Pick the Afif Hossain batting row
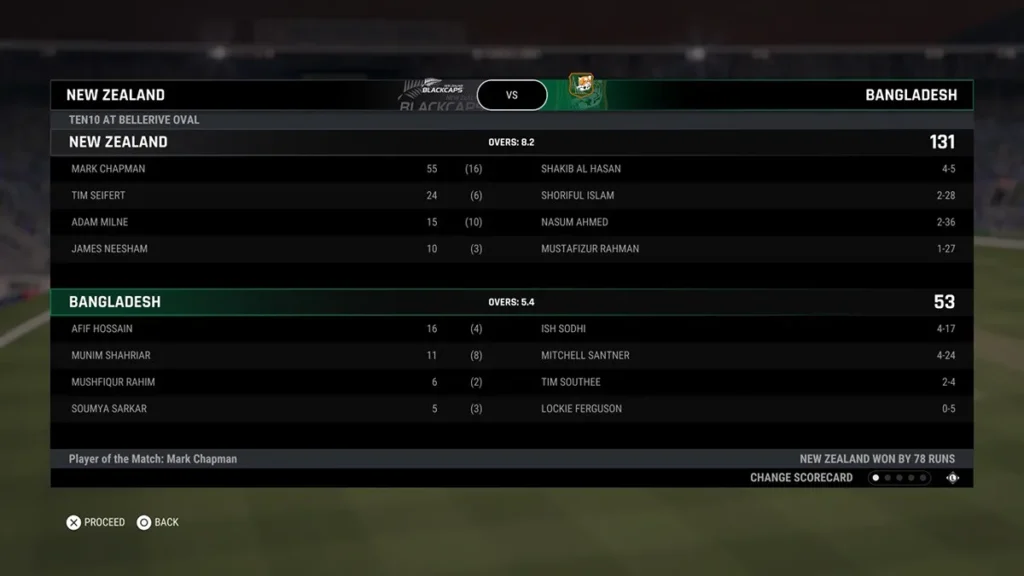Viewport: 1024px width, 576px height. point(280,329)
